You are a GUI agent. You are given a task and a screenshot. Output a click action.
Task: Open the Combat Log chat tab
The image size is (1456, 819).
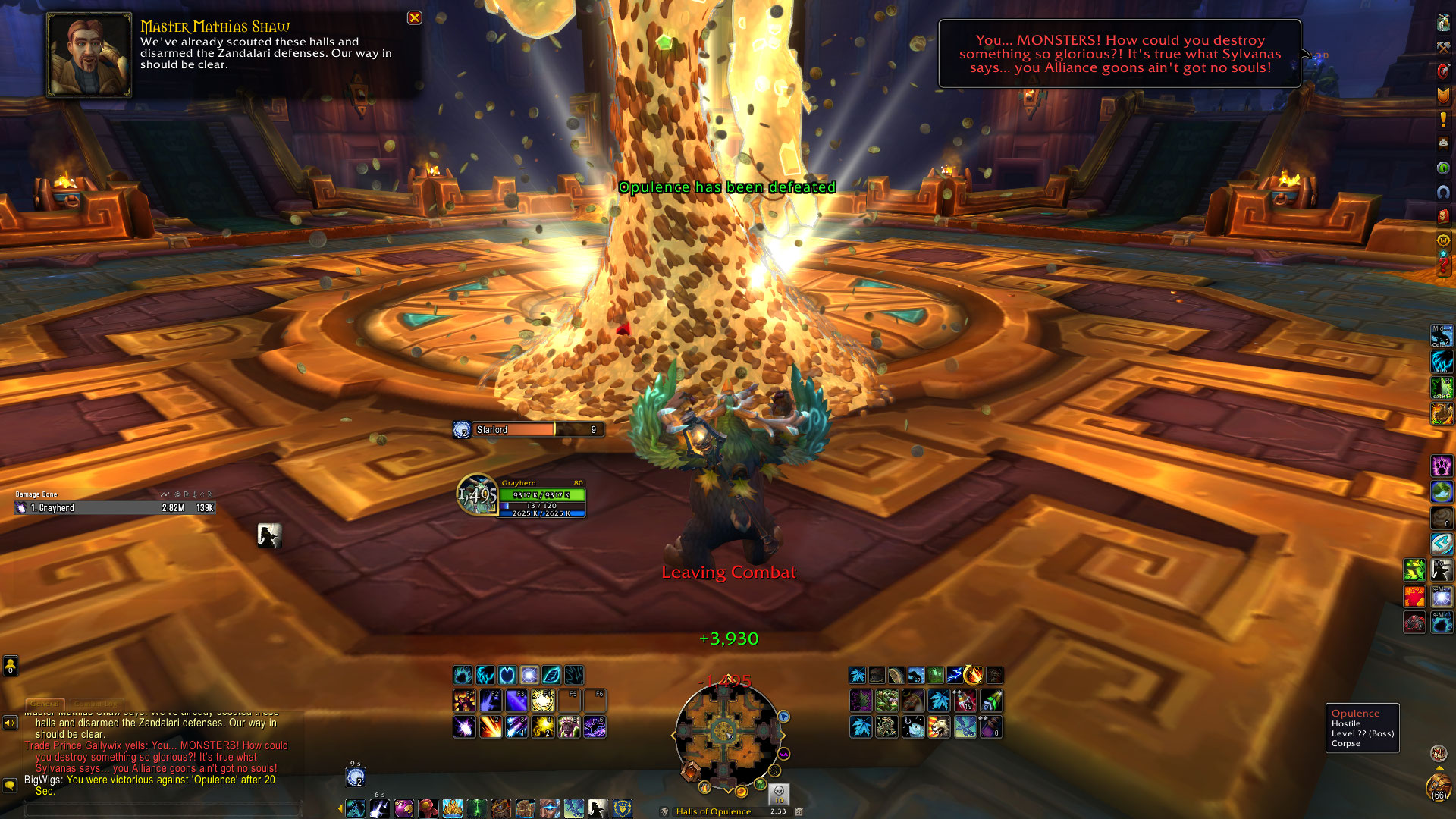96,704
